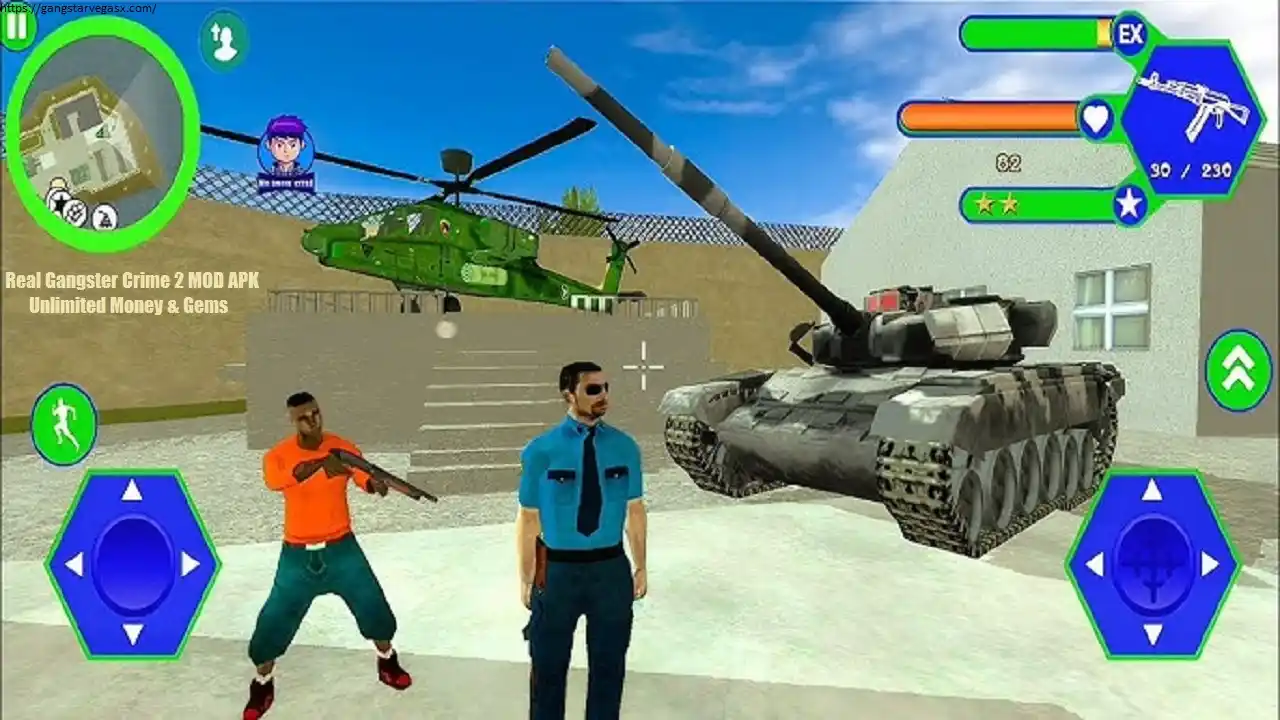The width and height of the screenshot is (1280, 720).
Task: Tap the 30 / 230 ammo counter
Action: tap(1190, 169)
